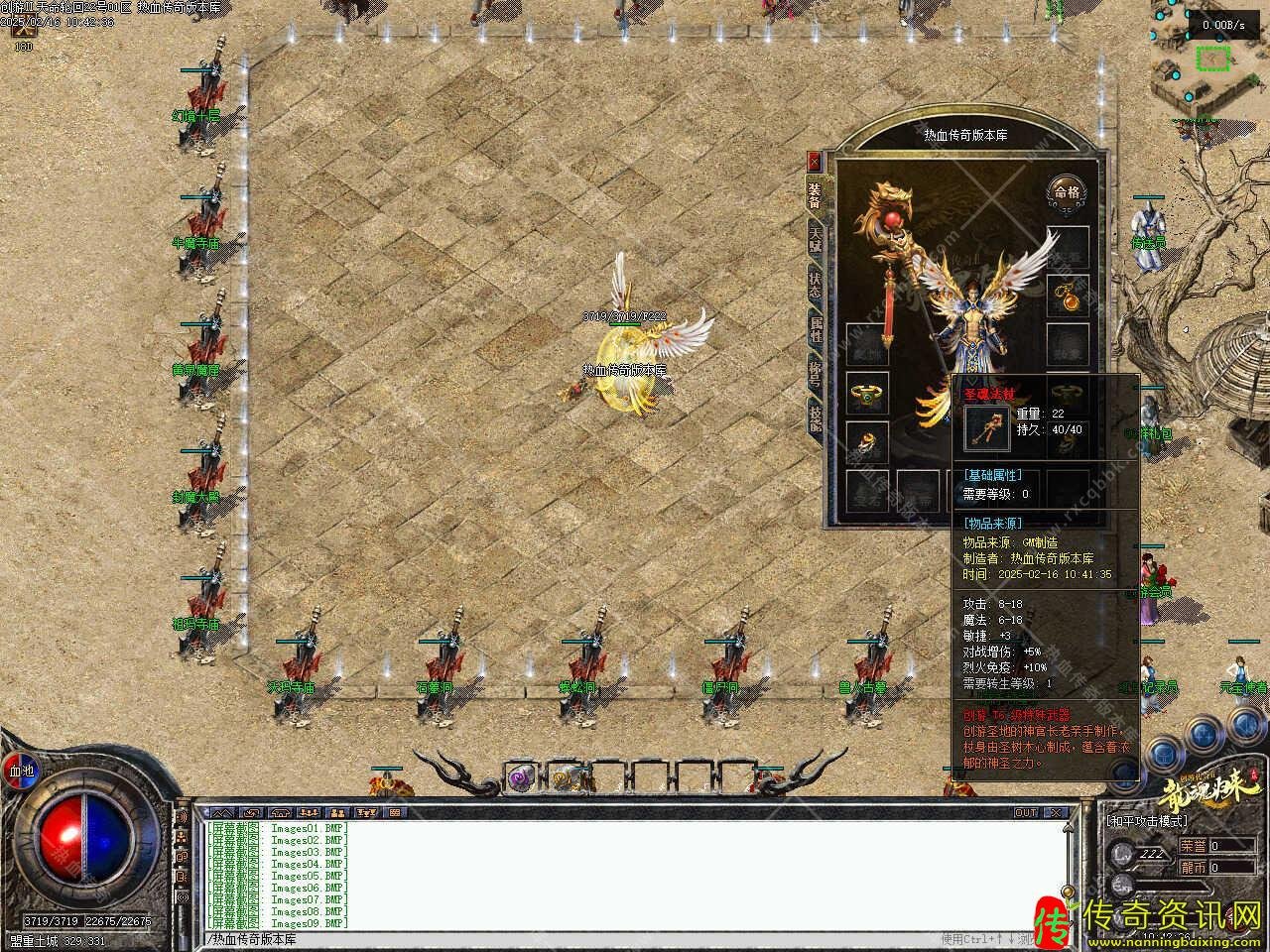Switch to the 技能 skills tab

click(815, 416)
